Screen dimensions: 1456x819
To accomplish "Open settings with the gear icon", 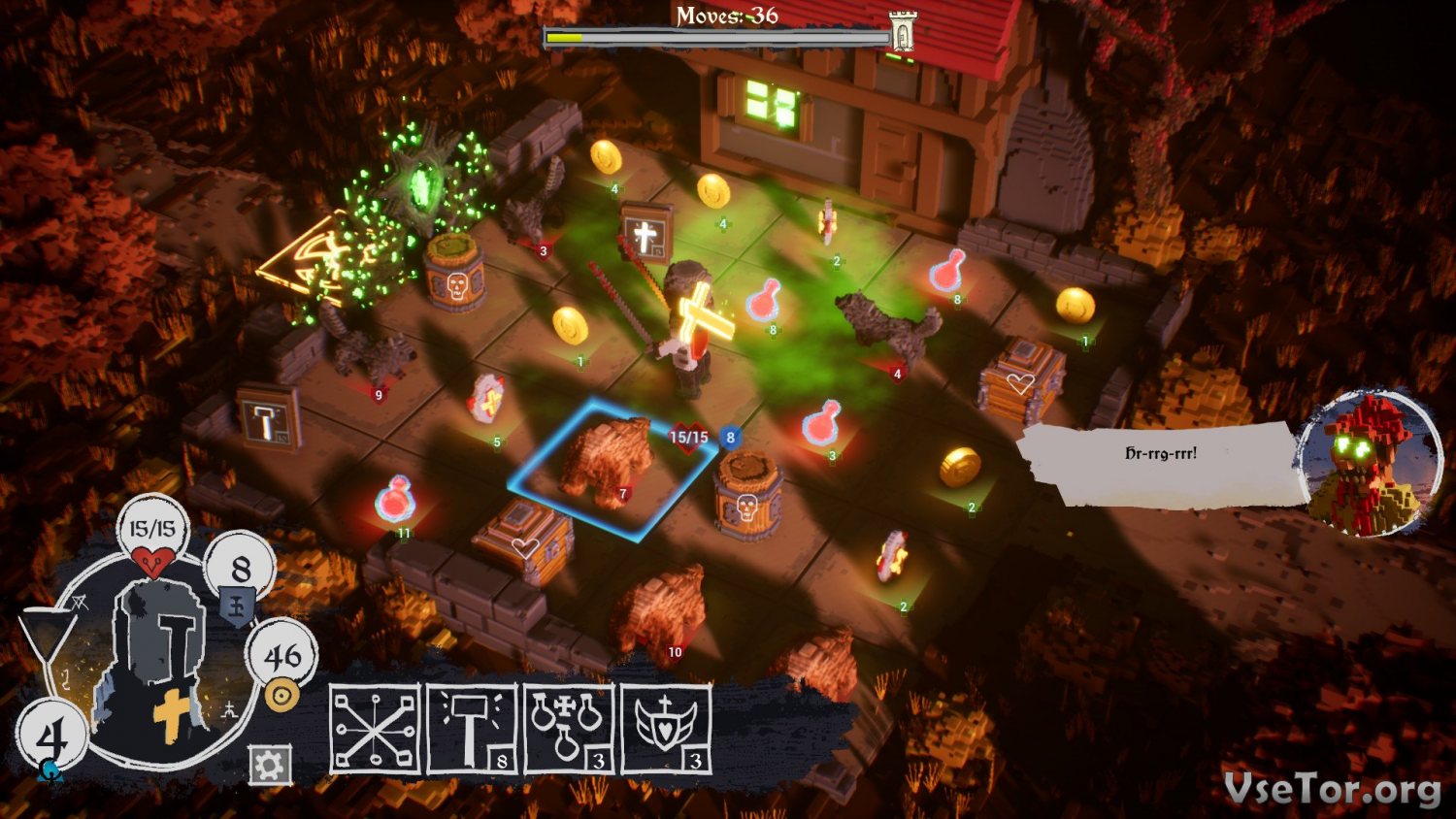I will point(269,765).
